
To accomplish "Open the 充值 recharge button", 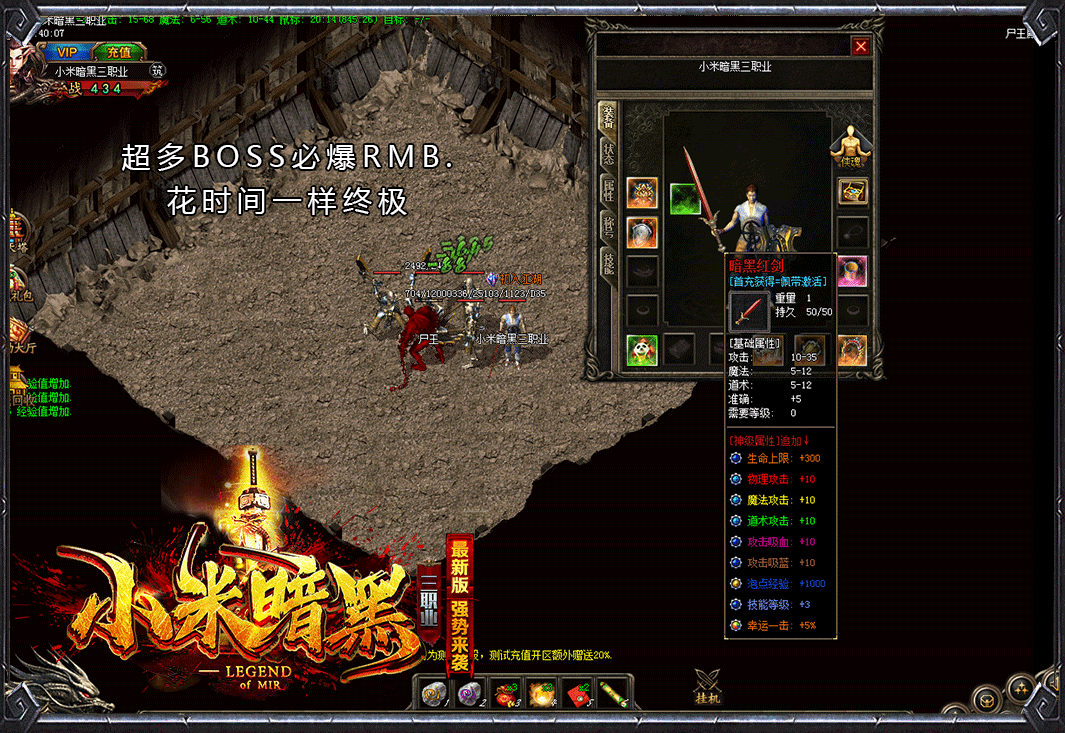I will click(x=119, y=52).
